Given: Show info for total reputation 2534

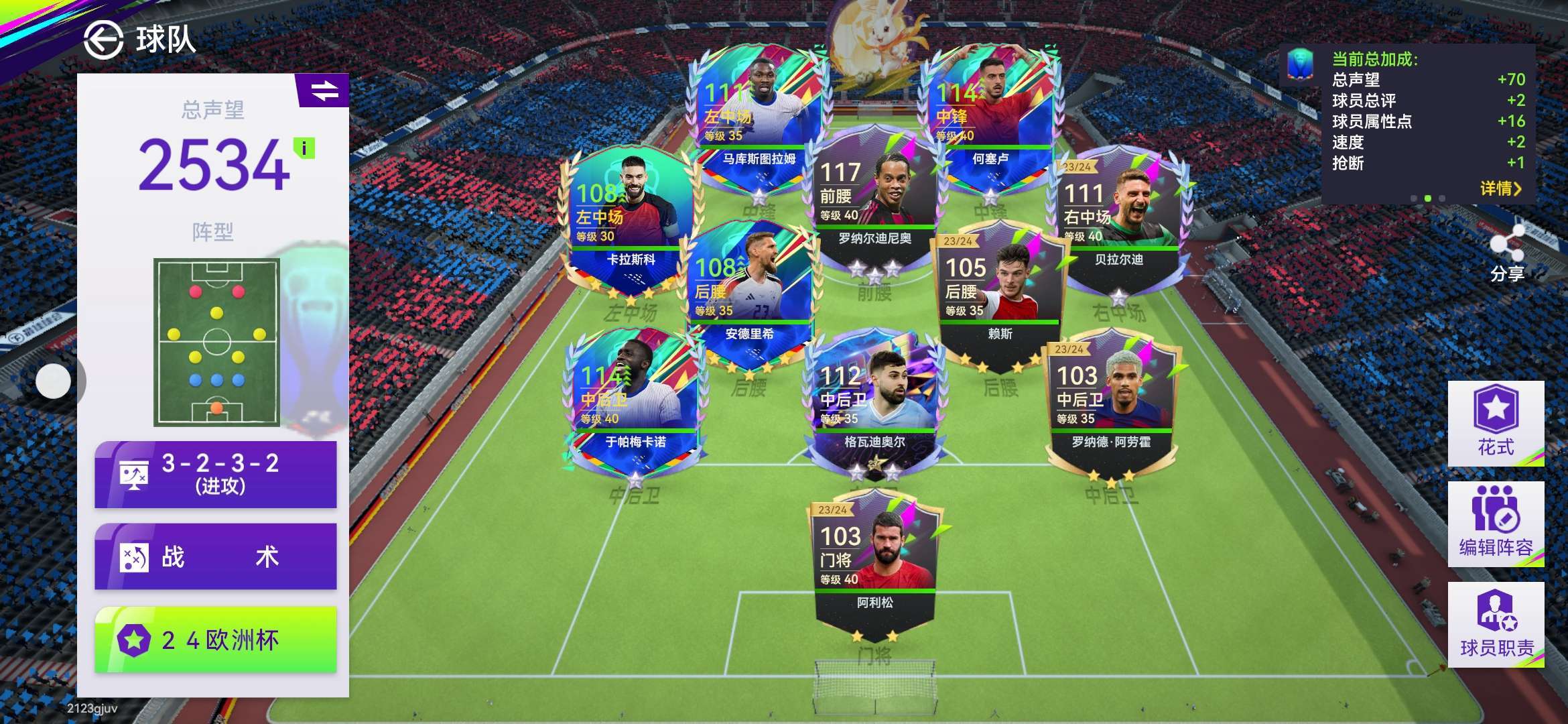Looking at the screenshot, I should 304,147.
